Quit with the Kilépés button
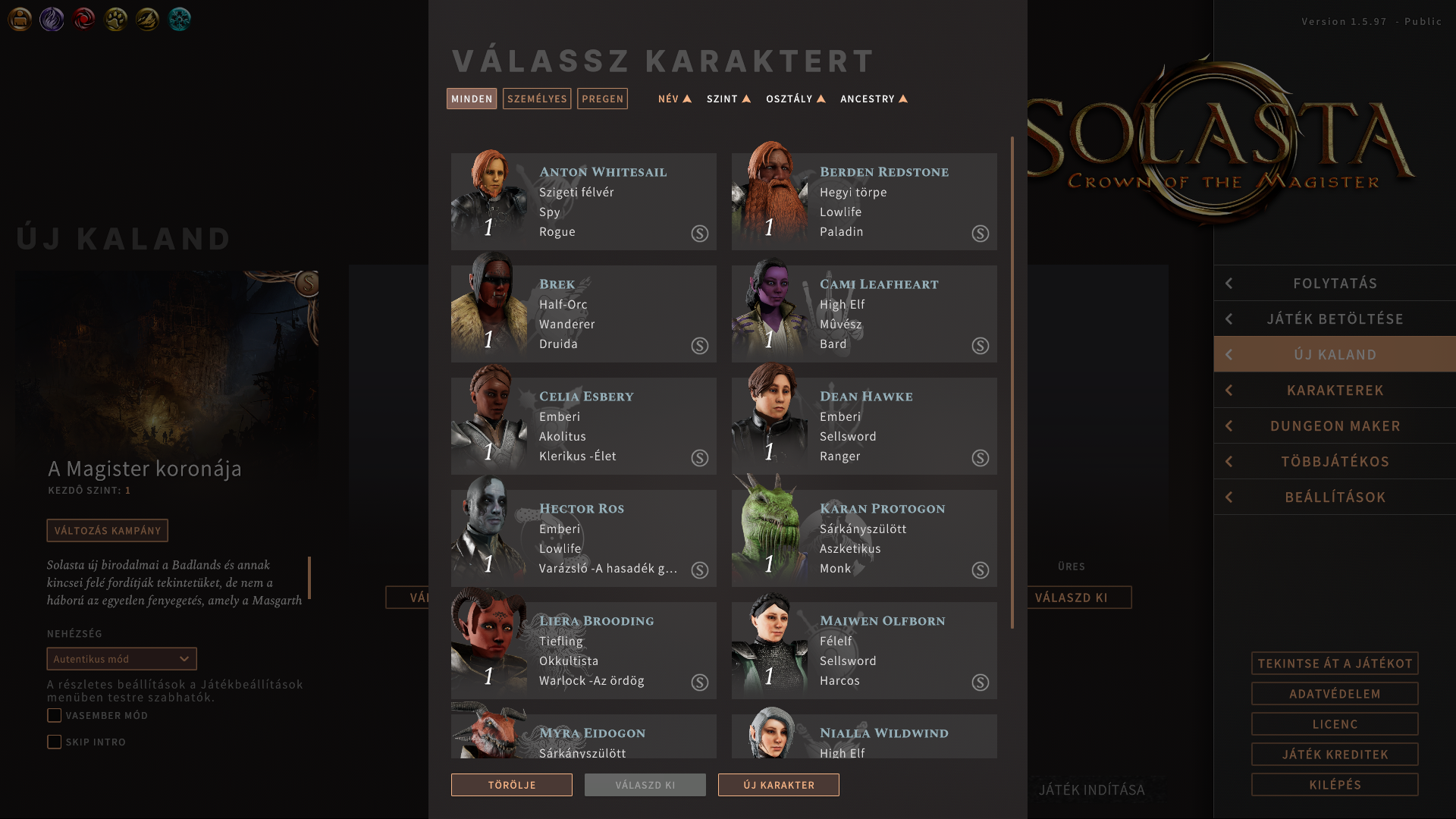 click(1335, 784)
